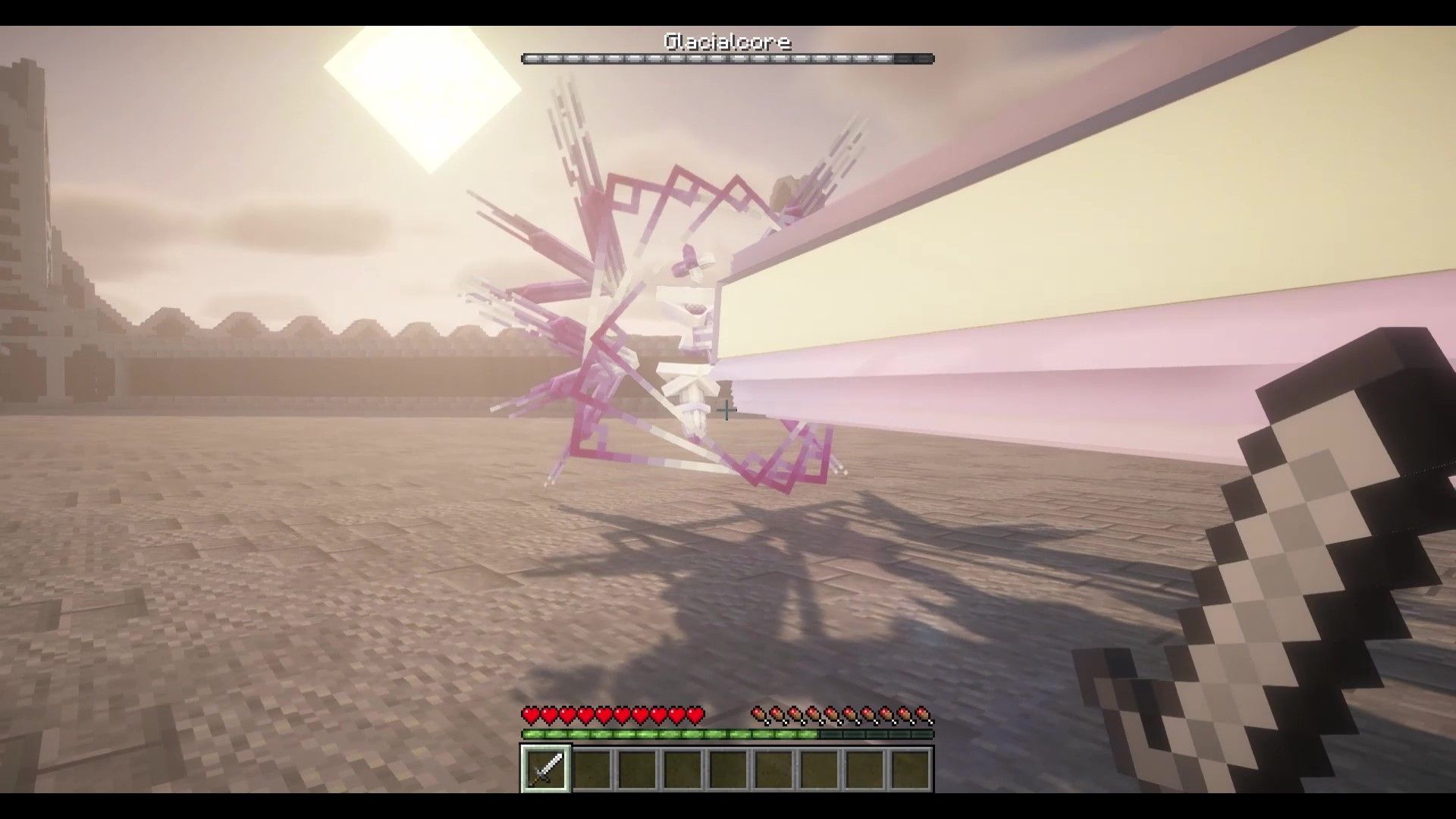Click the crosshair at screen center
The height and width of the screenshot is (819, 1456).
coord(726,410)
